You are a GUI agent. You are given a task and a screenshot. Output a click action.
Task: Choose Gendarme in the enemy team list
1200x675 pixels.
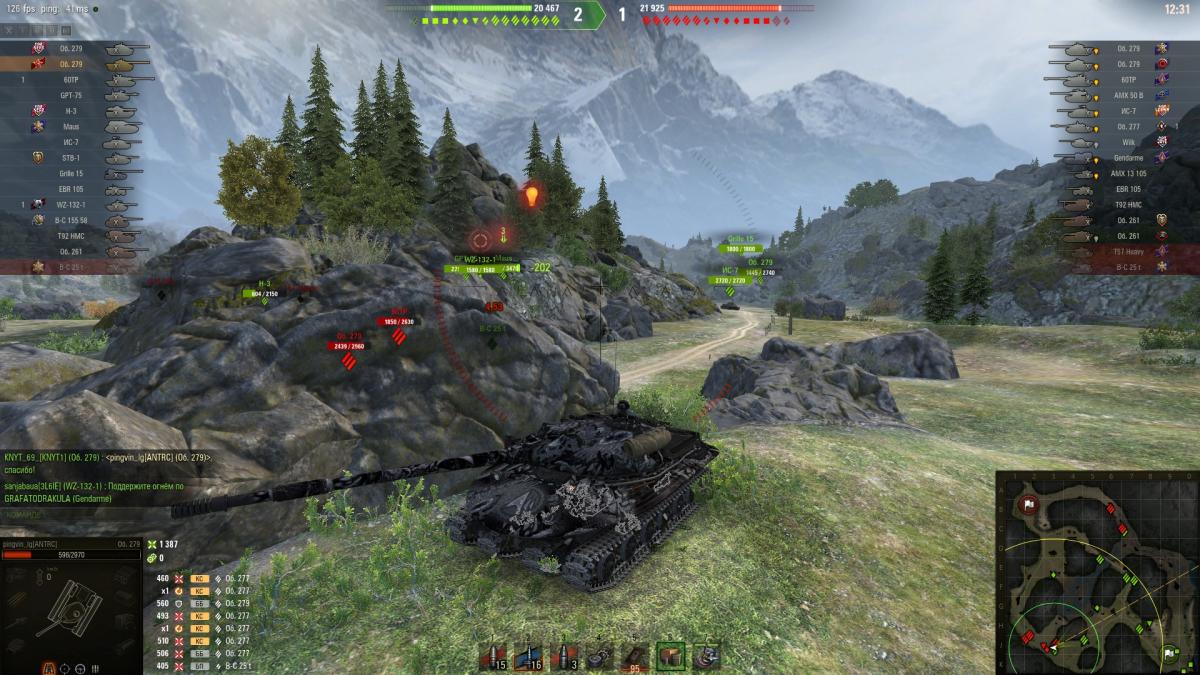[1118, 158]
